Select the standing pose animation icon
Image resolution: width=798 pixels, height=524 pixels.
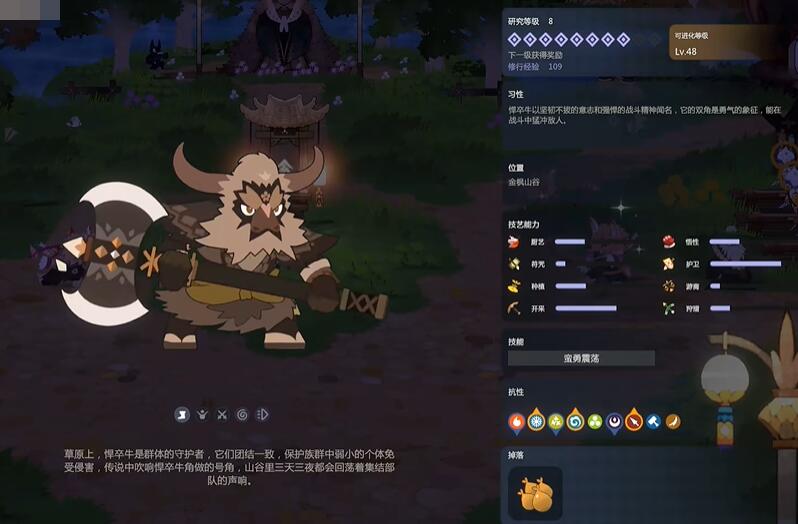pos(183,414)
